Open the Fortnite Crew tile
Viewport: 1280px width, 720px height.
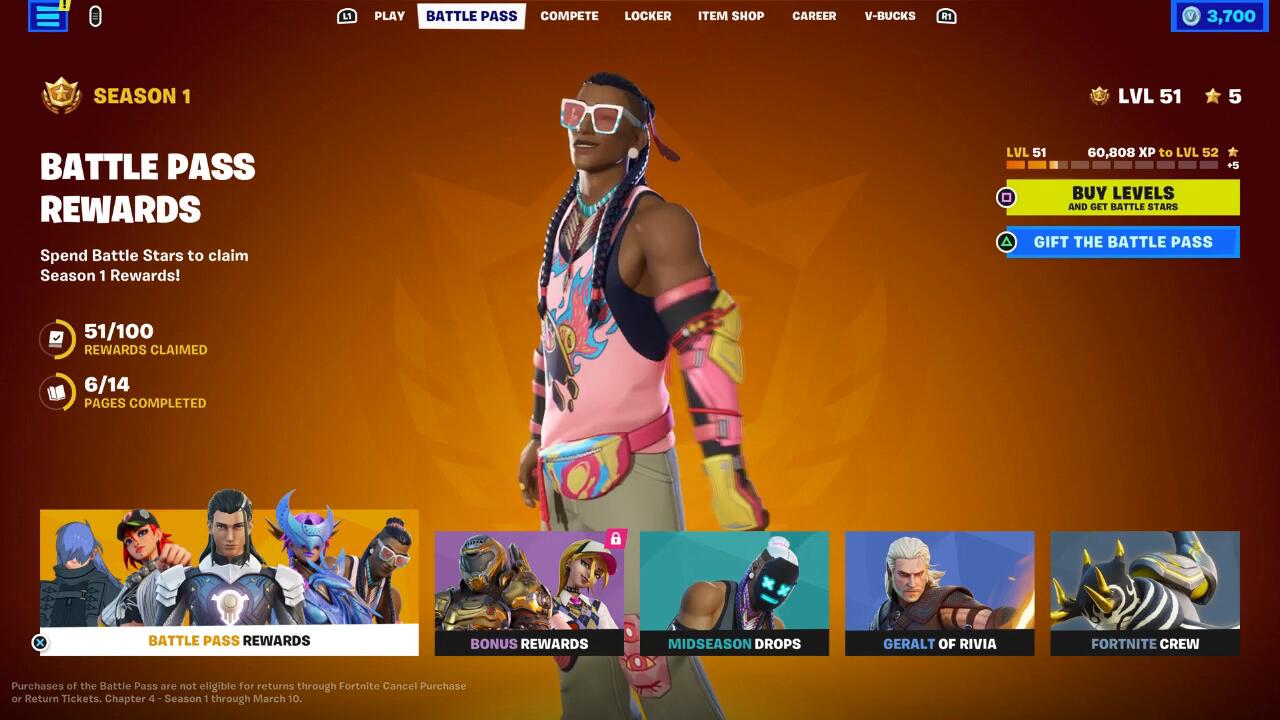(x=1144, y=593)
